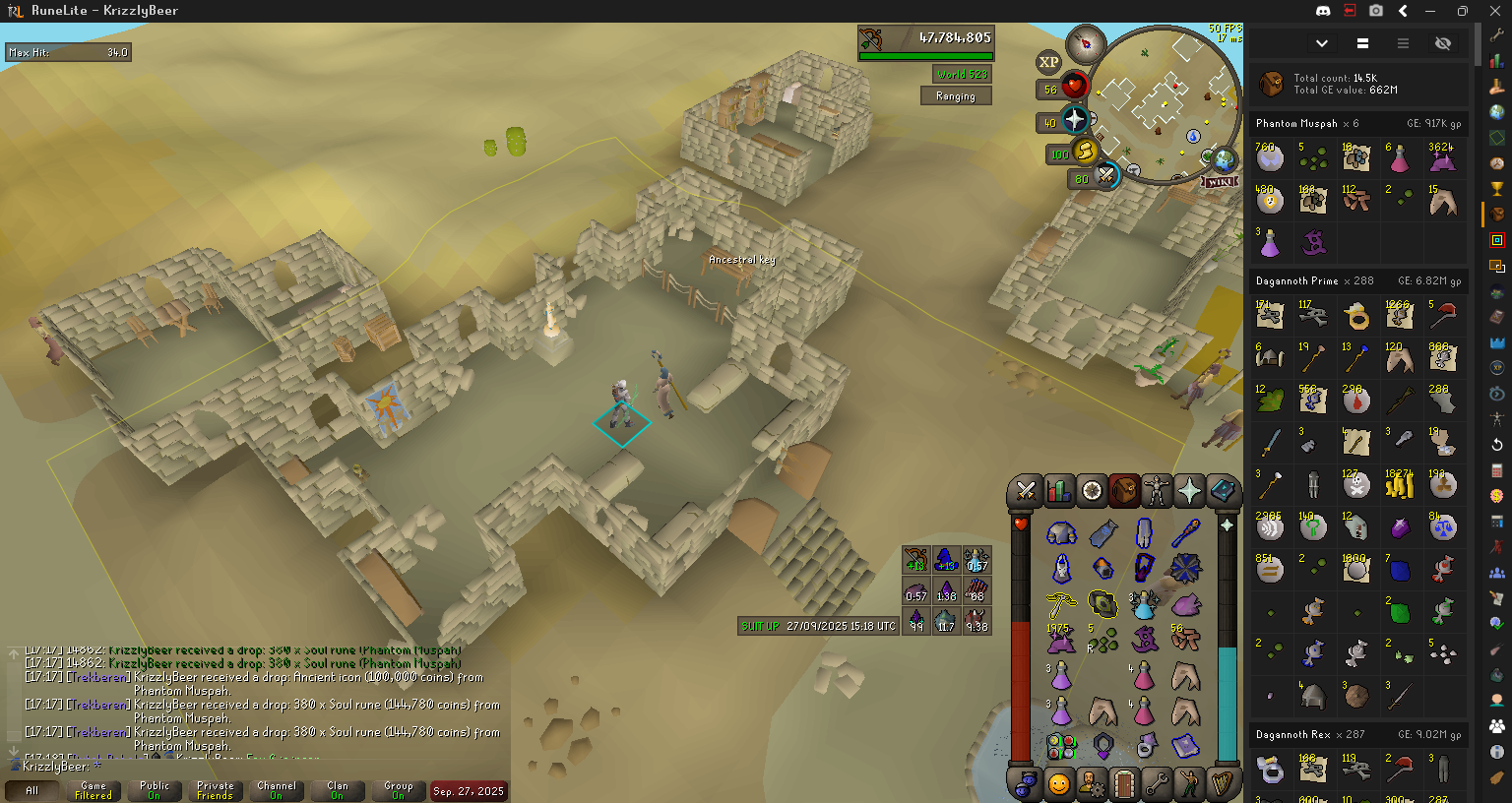Select the Game chat filter tab
The width and height of the screenshot is (1512, 803).
(94, 790)
